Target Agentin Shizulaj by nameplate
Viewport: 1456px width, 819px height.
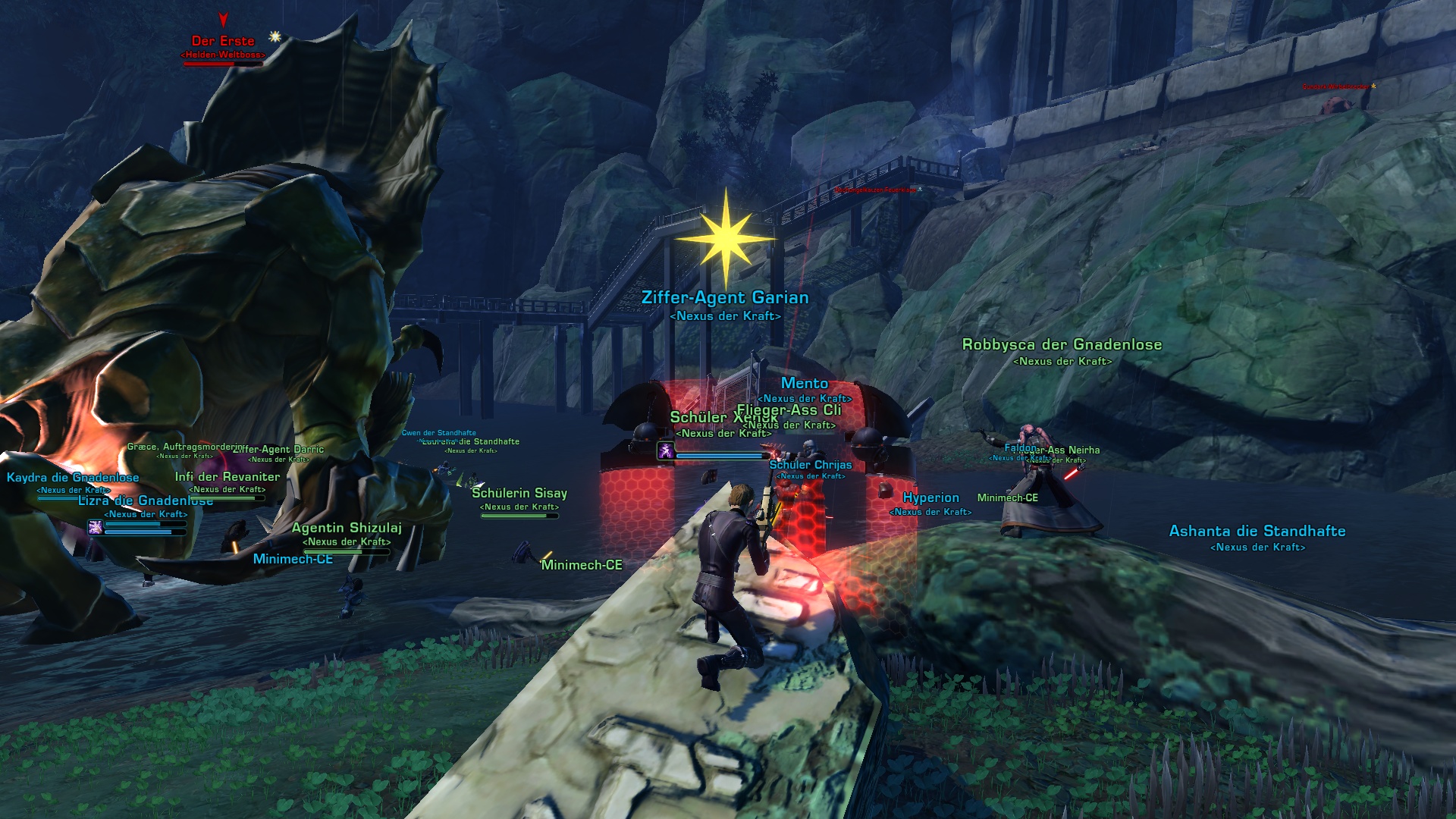(347, 529)
